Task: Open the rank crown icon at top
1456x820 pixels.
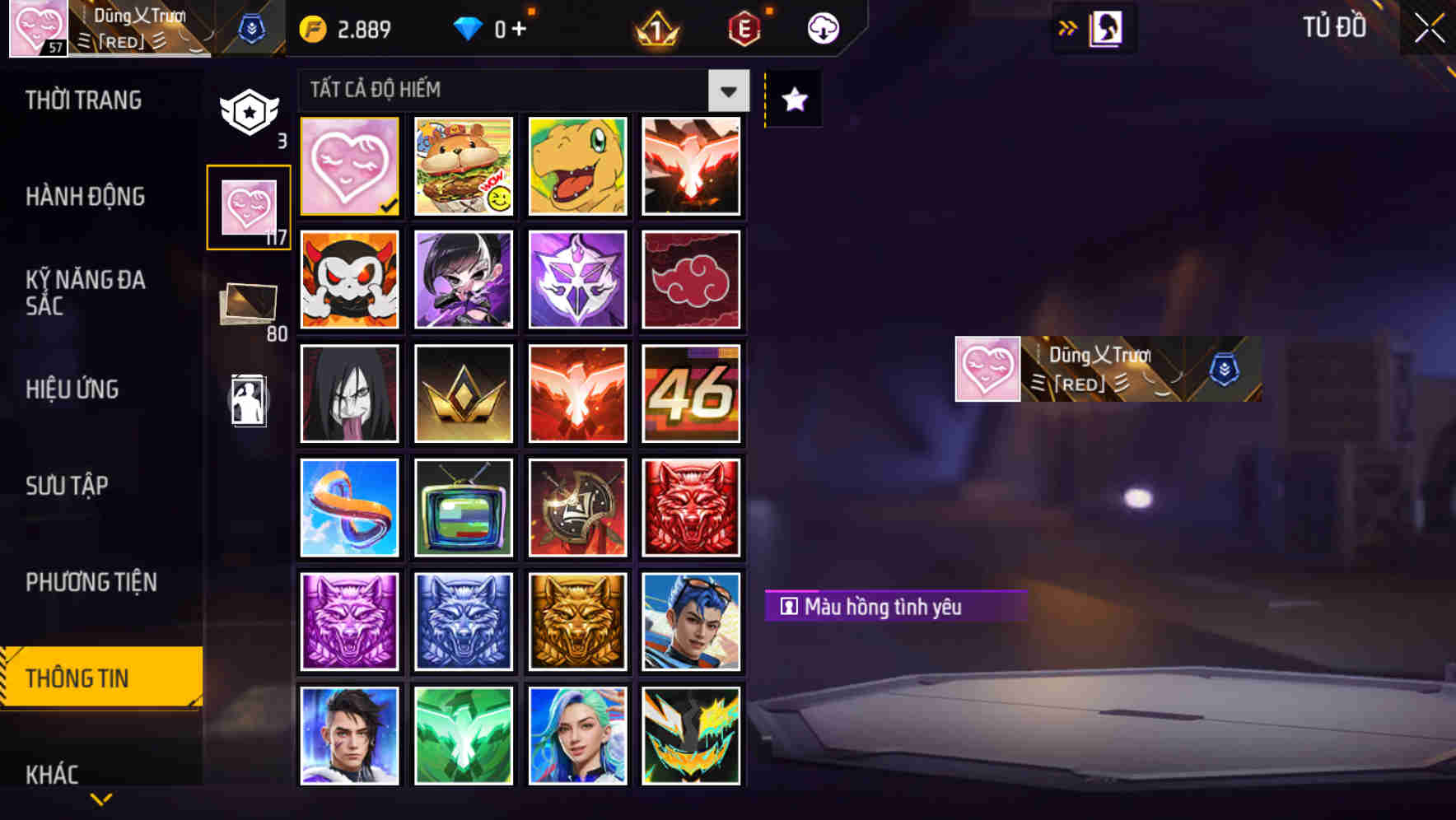Action: [x=653, y=27]
